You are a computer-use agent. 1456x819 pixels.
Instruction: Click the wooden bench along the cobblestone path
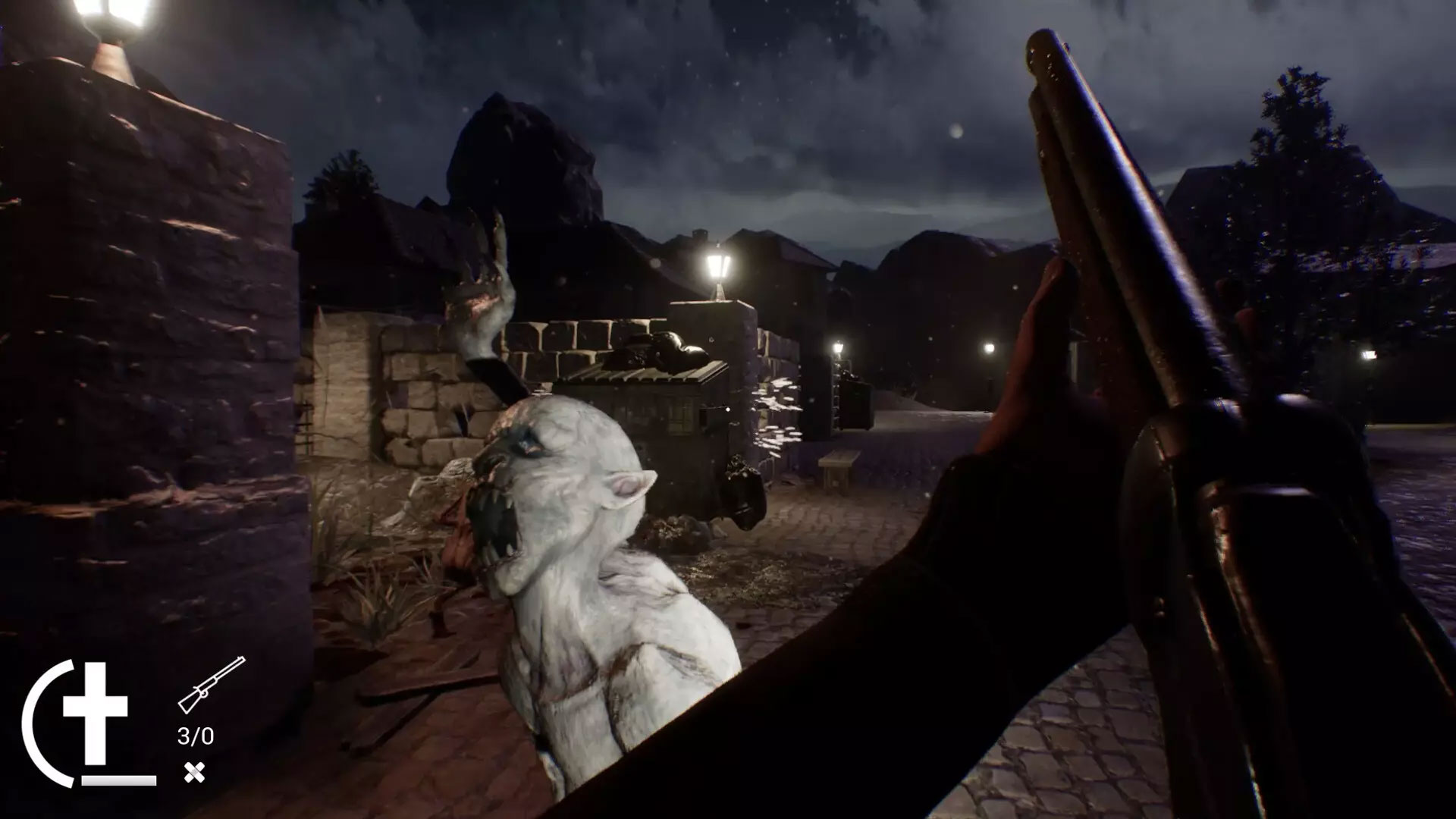click(x=842, y=463)
